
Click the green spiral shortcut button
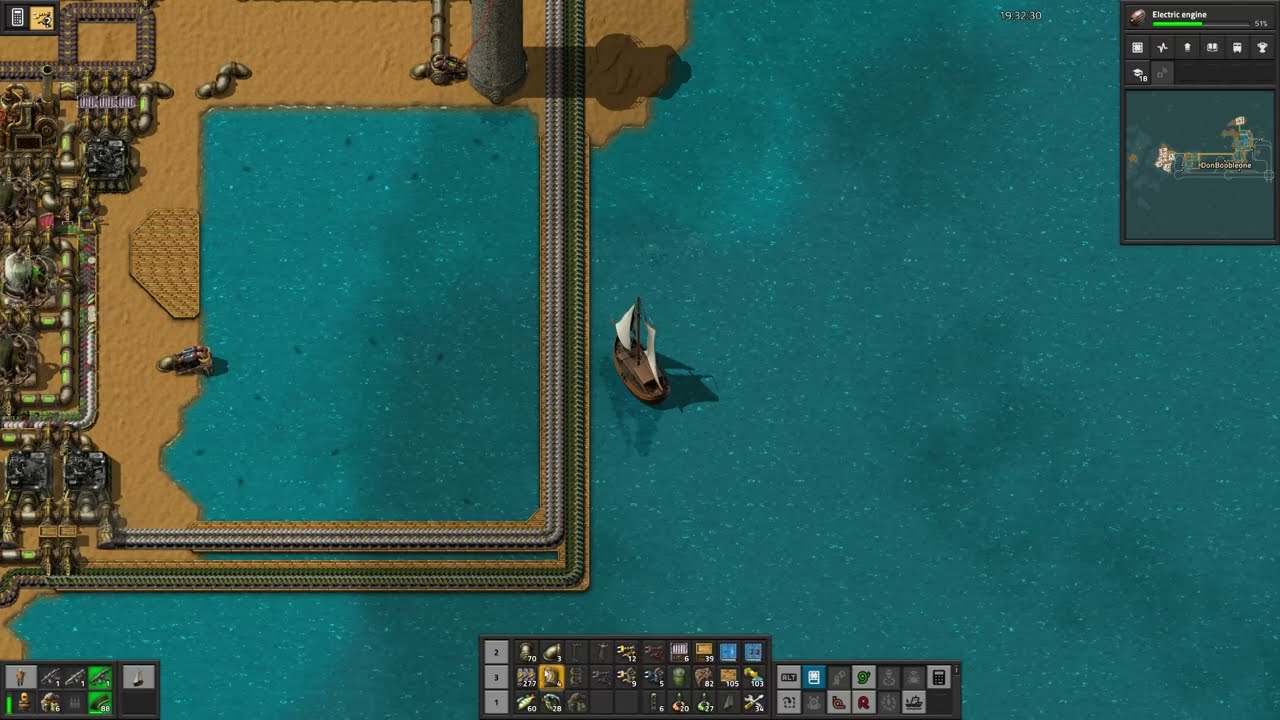click(x=863, y=678)
